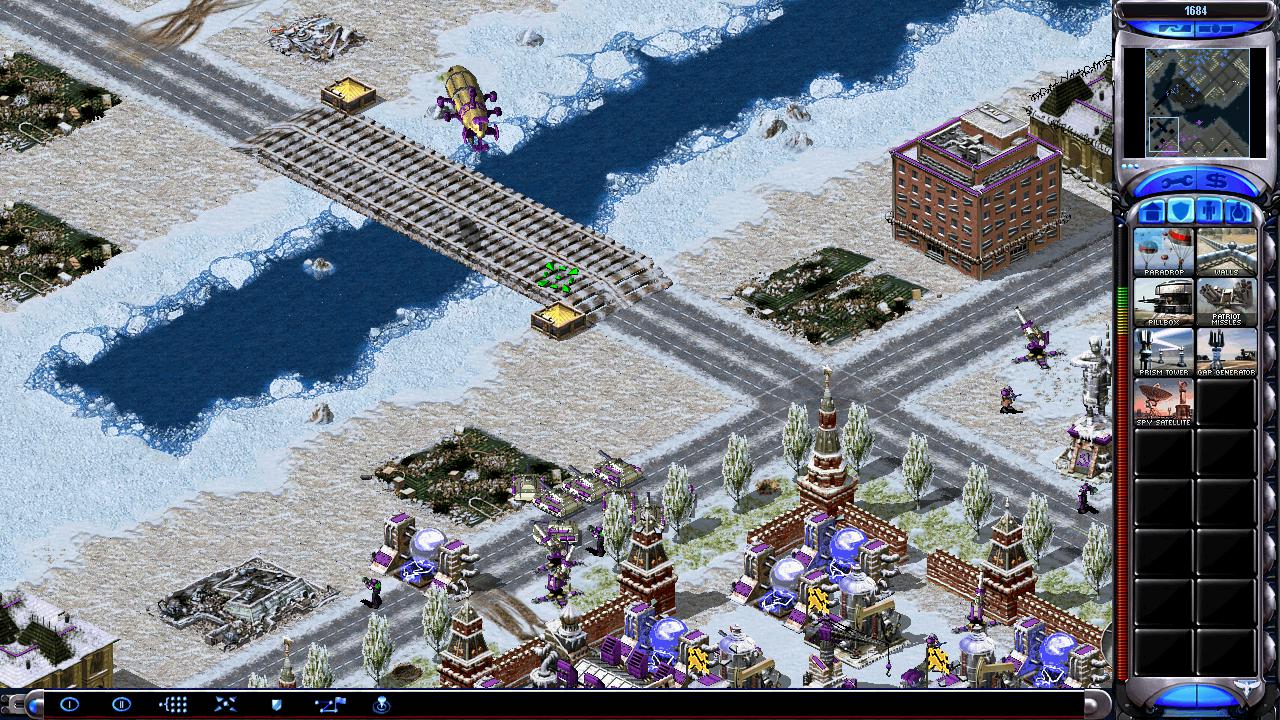Select the Paradrop support power
The image size is (1280, 720).
(x=1163, y=251)
